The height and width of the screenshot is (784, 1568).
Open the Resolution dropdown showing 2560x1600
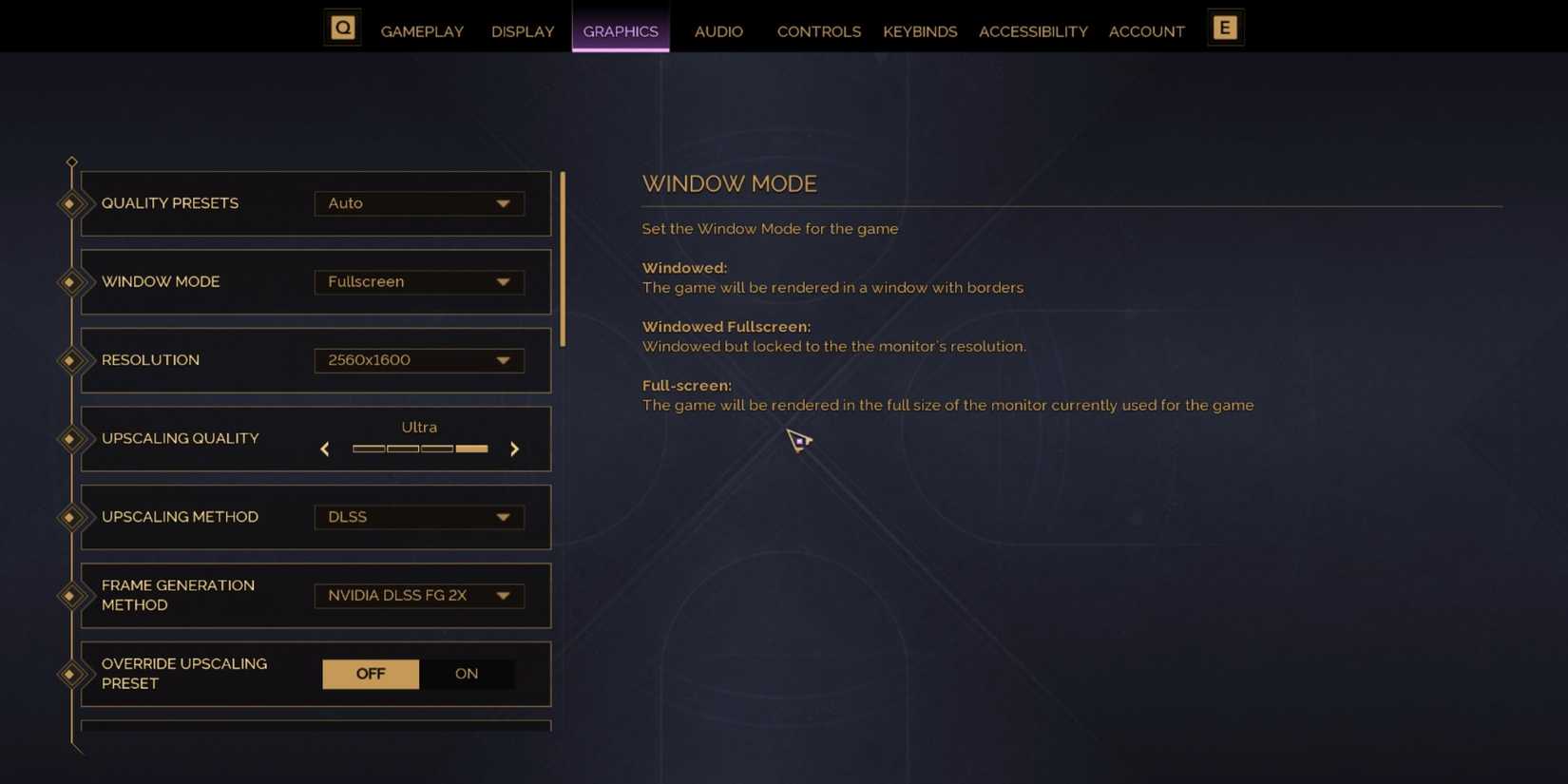[419, 360]
